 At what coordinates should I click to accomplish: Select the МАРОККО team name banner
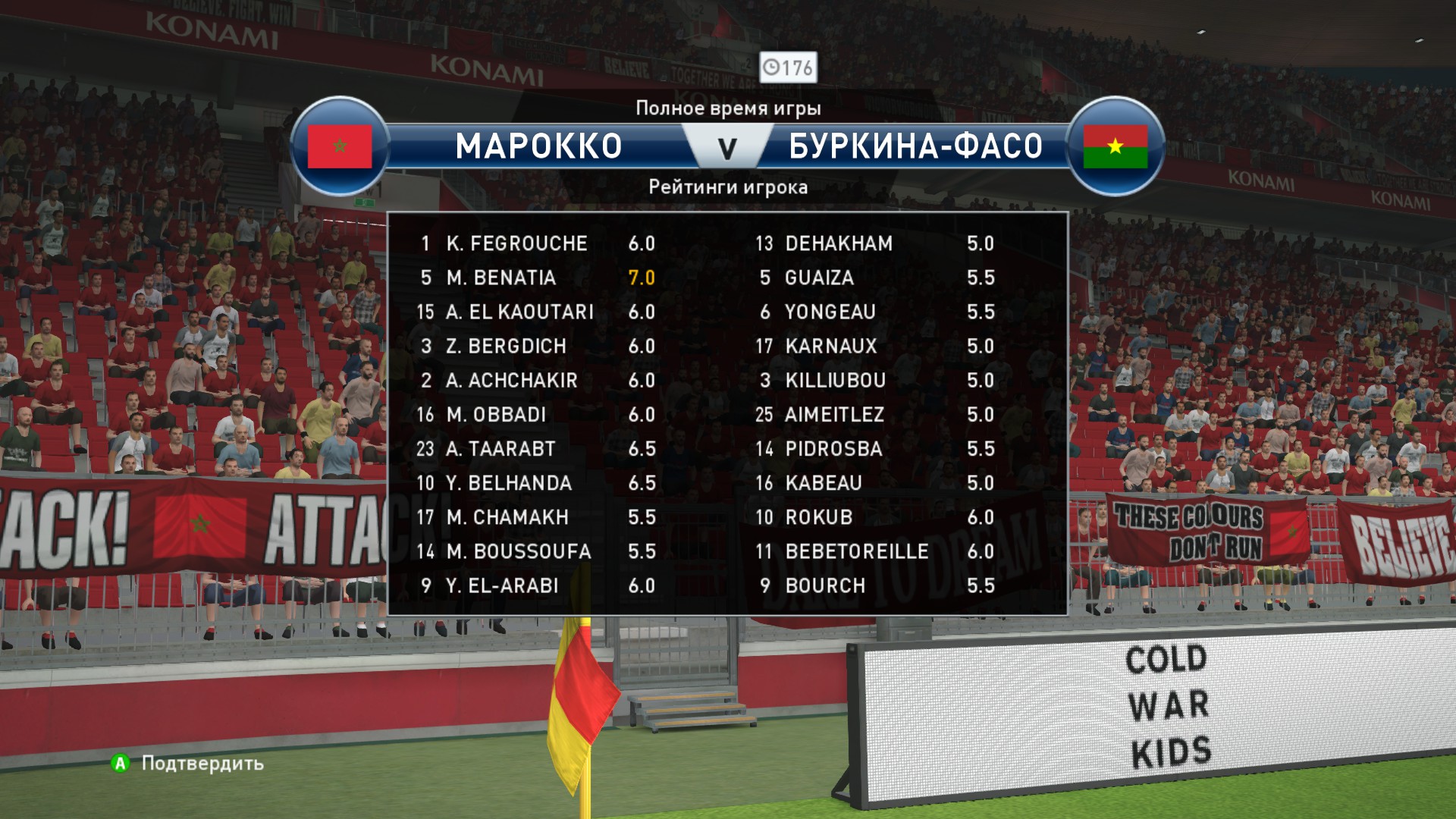pos(538,146)
